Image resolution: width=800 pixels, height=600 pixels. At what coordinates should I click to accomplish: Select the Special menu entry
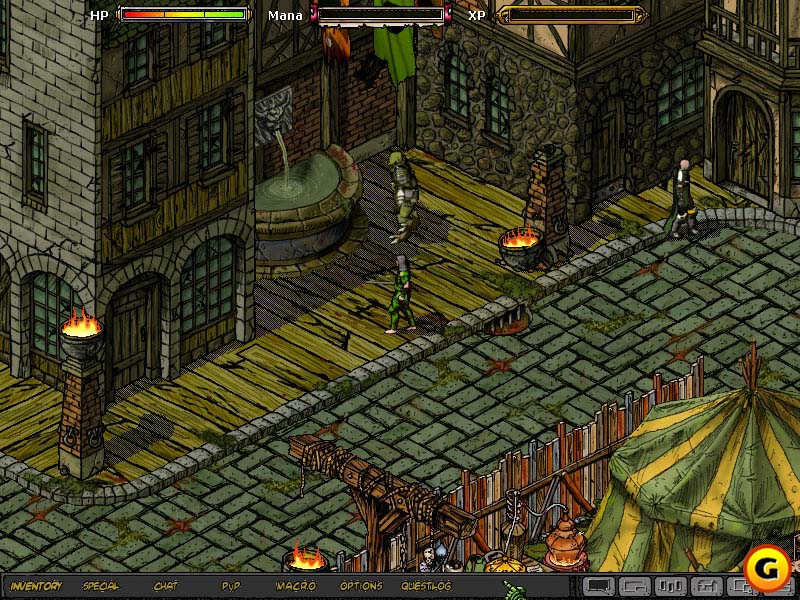point(101,586)
